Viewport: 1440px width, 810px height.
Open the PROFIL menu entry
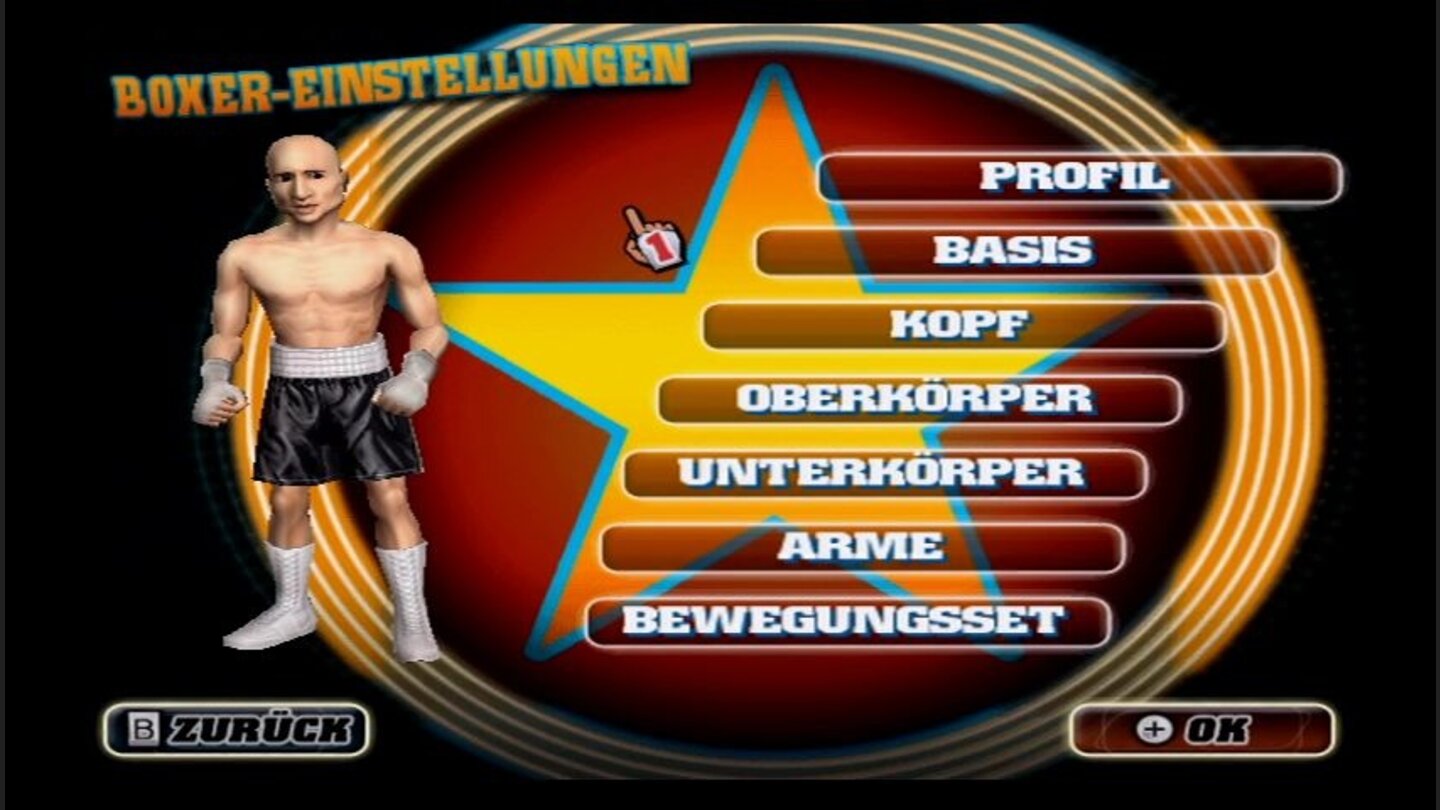click(x=1080, y=177)
